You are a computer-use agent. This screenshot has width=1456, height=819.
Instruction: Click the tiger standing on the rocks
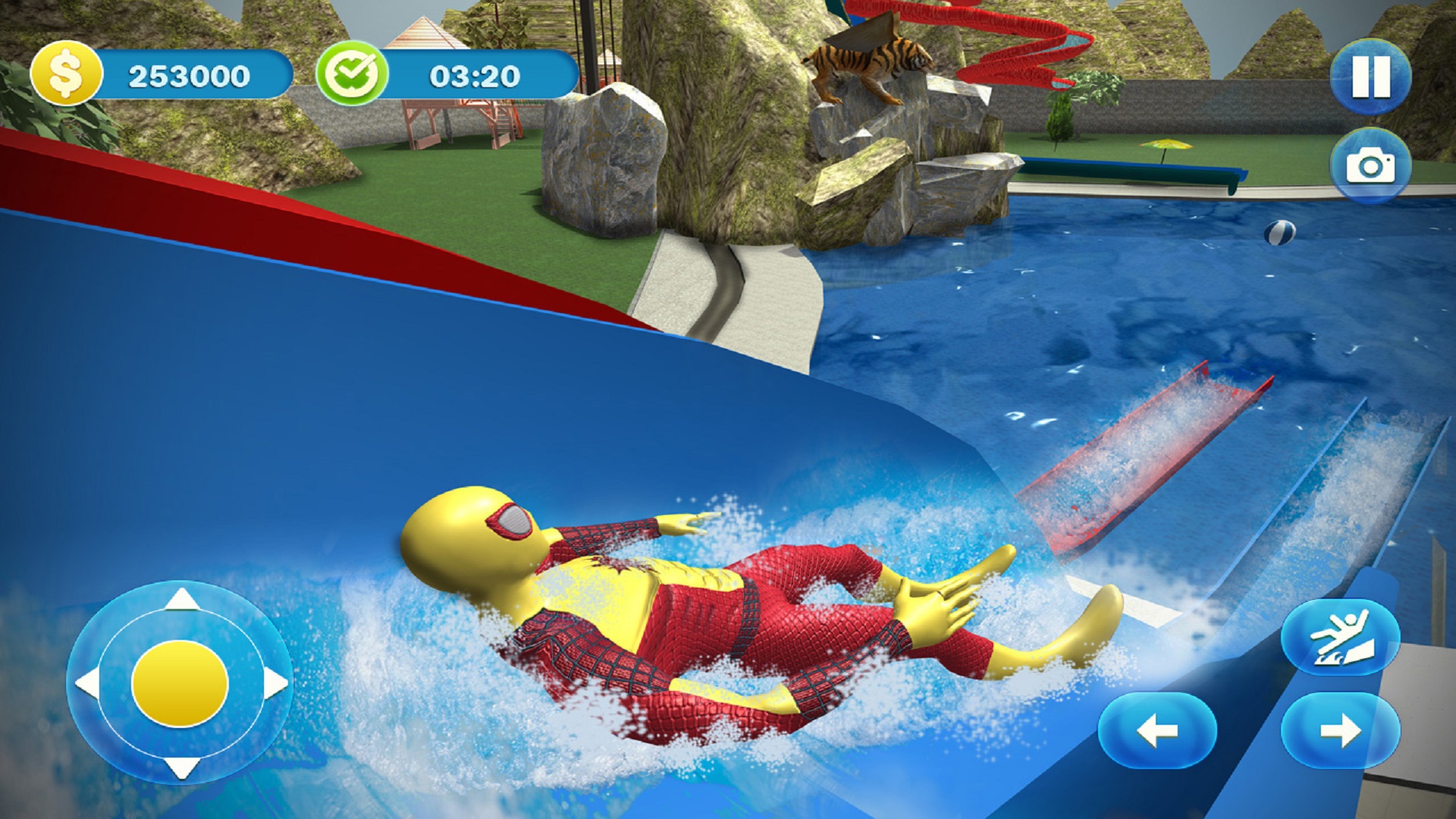[871, 61]
